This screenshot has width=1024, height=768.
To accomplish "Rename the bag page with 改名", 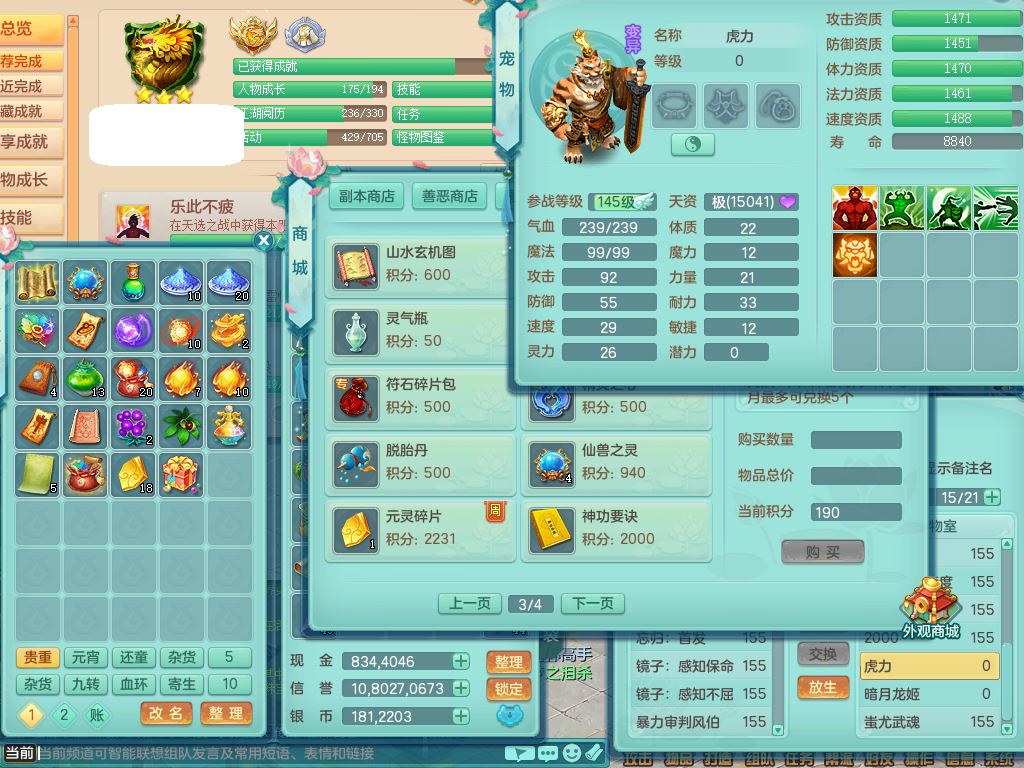I will point(167,714).
